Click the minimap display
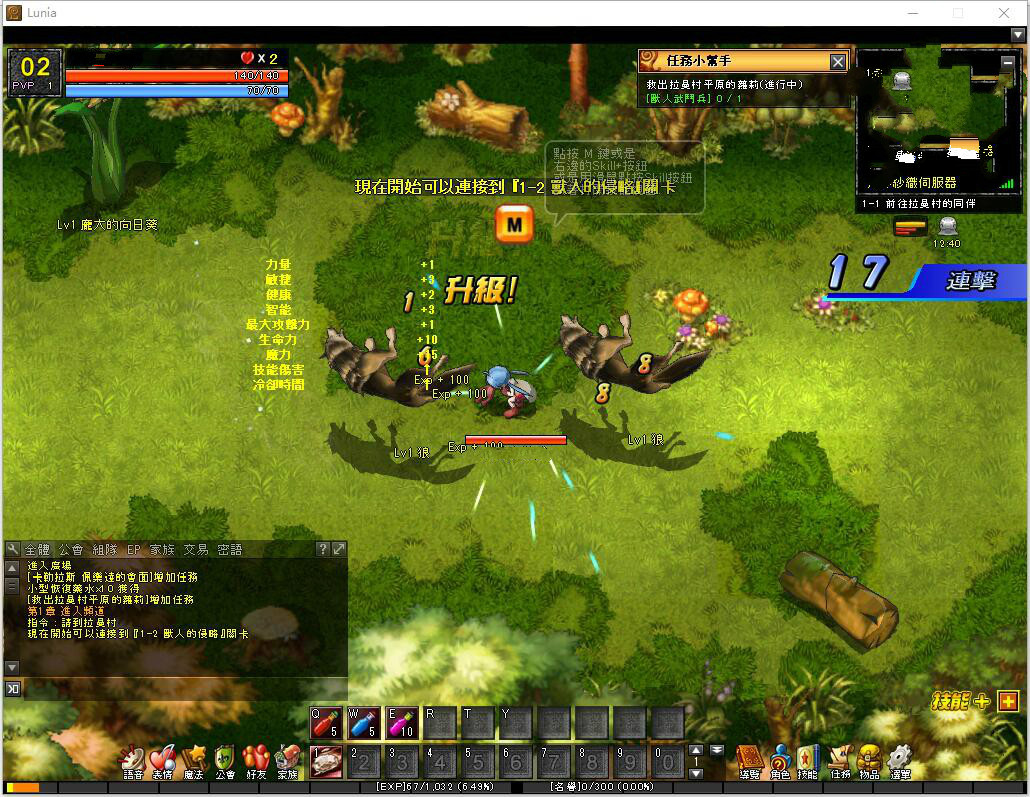This screenshot has height=797, width=1030. [925, 125]
